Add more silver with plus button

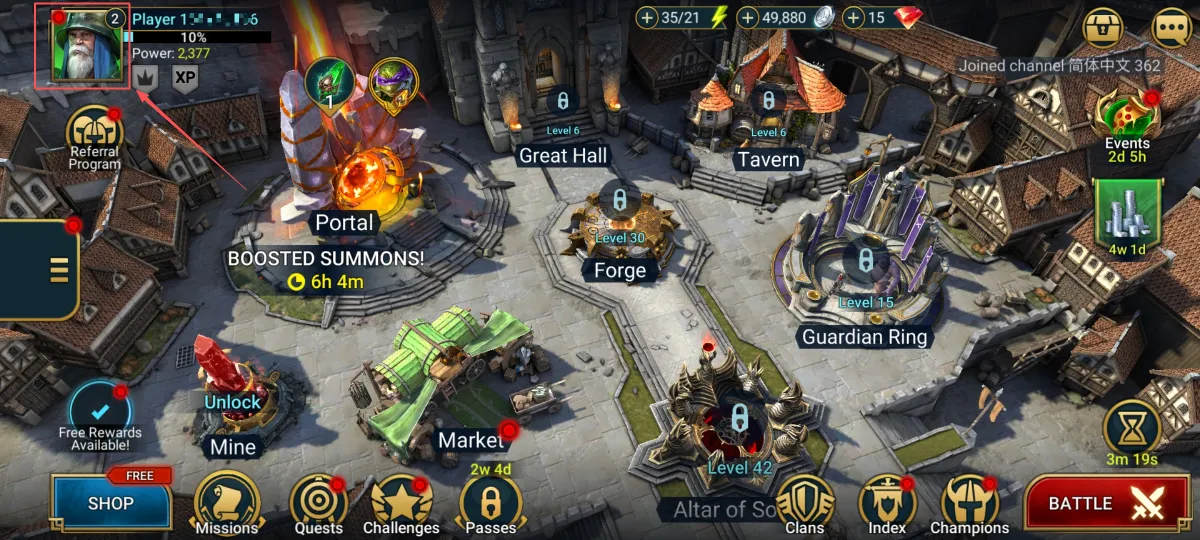pos(749,18)
